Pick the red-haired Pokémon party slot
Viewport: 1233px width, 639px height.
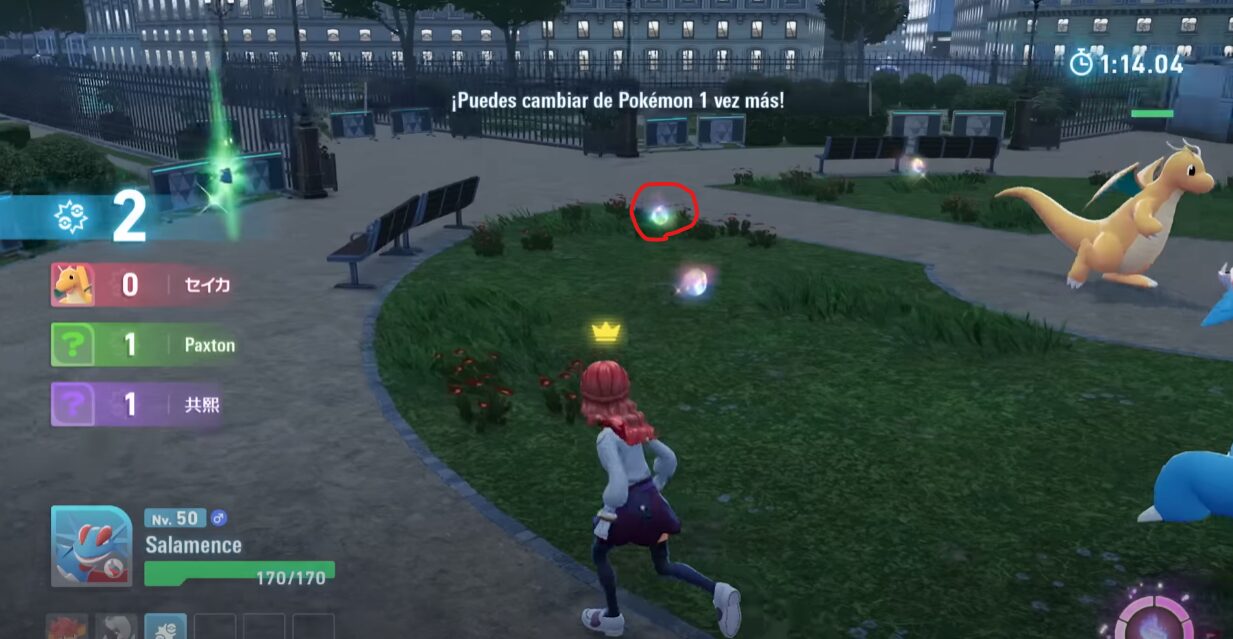pyautogui.click(x=67, y=627)
